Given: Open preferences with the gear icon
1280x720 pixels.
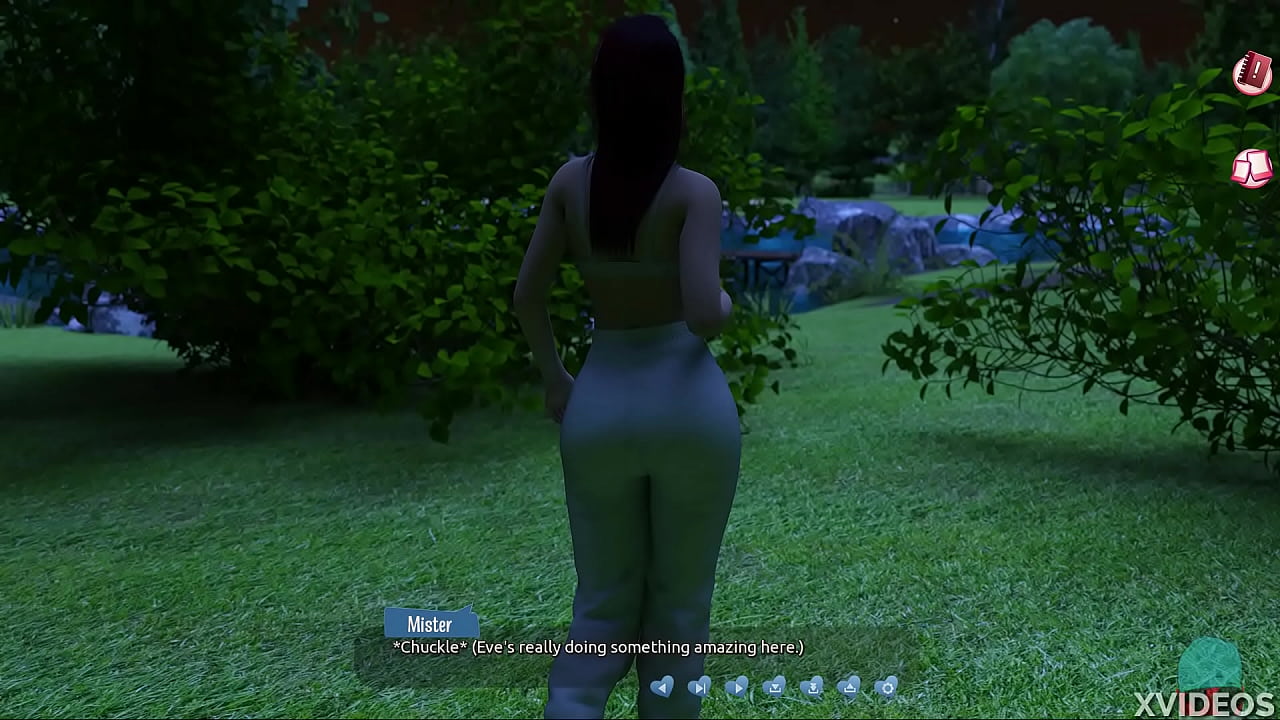Looking at the screenshot, I should click(x=887, y=687).
